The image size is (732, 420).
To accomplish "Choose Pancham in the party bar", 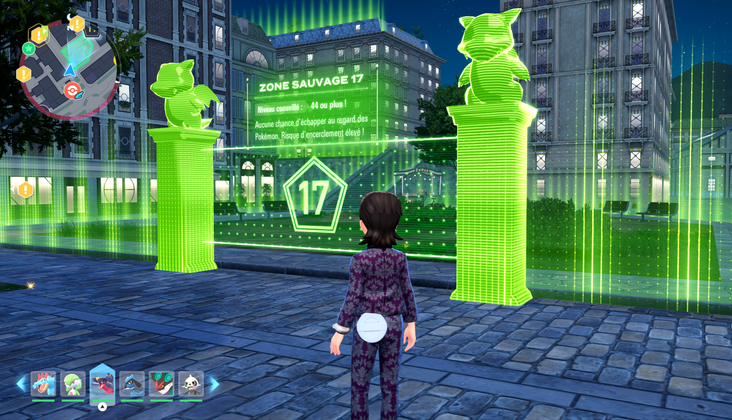I will (190, 383).
